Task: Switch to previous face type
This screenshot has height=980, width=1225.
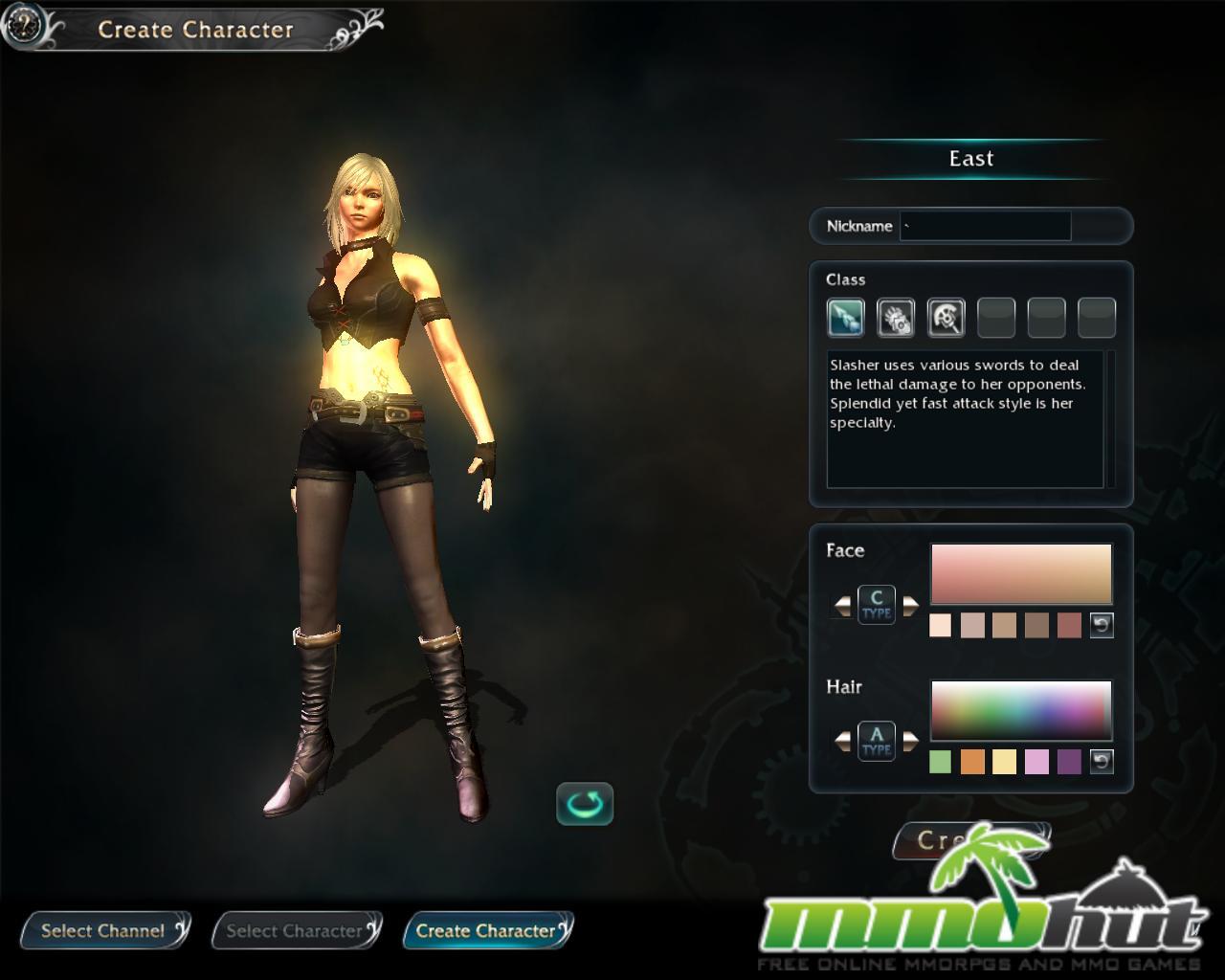Action: coord(842,605)
